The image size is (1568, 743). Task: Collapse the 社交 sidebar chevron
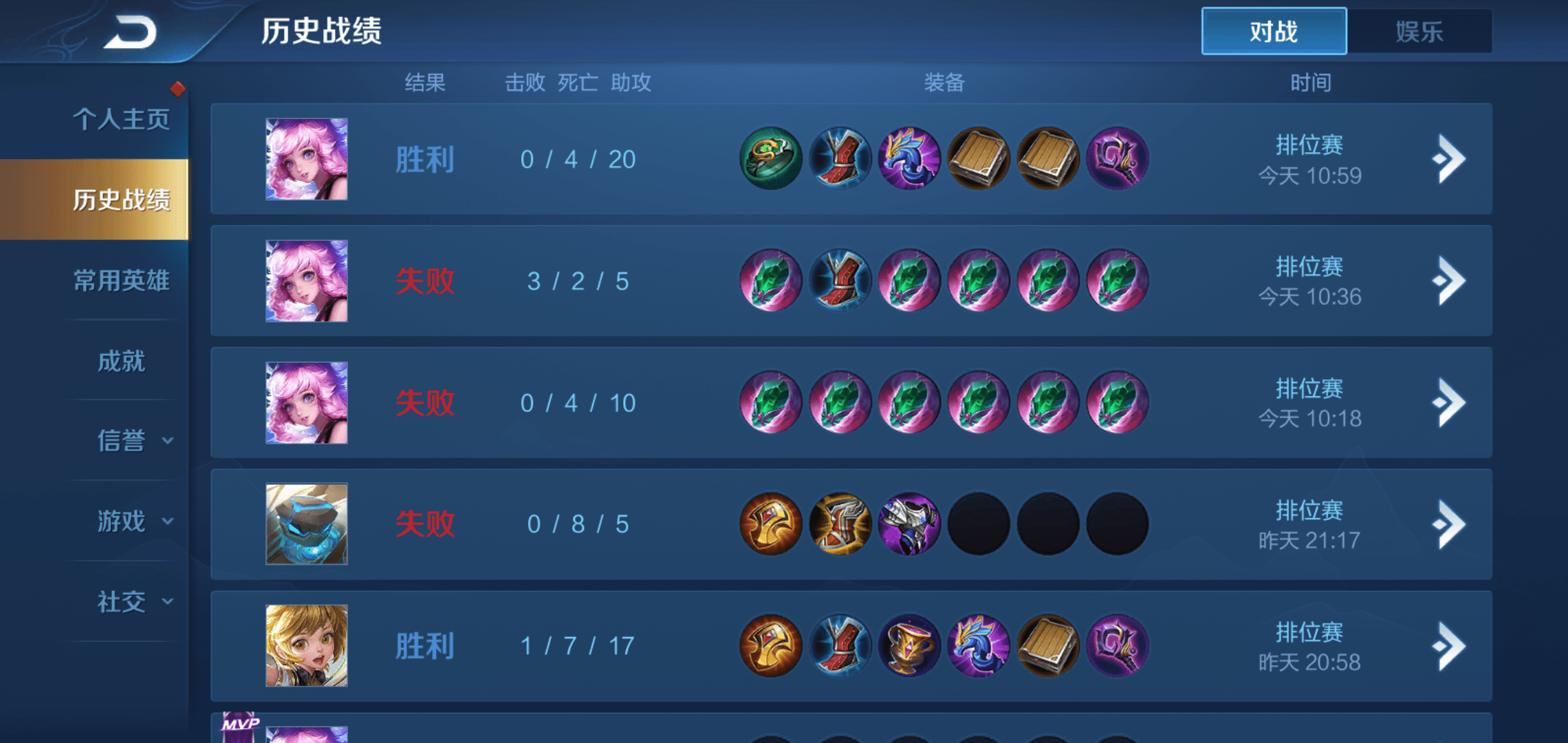pos(167,602)
